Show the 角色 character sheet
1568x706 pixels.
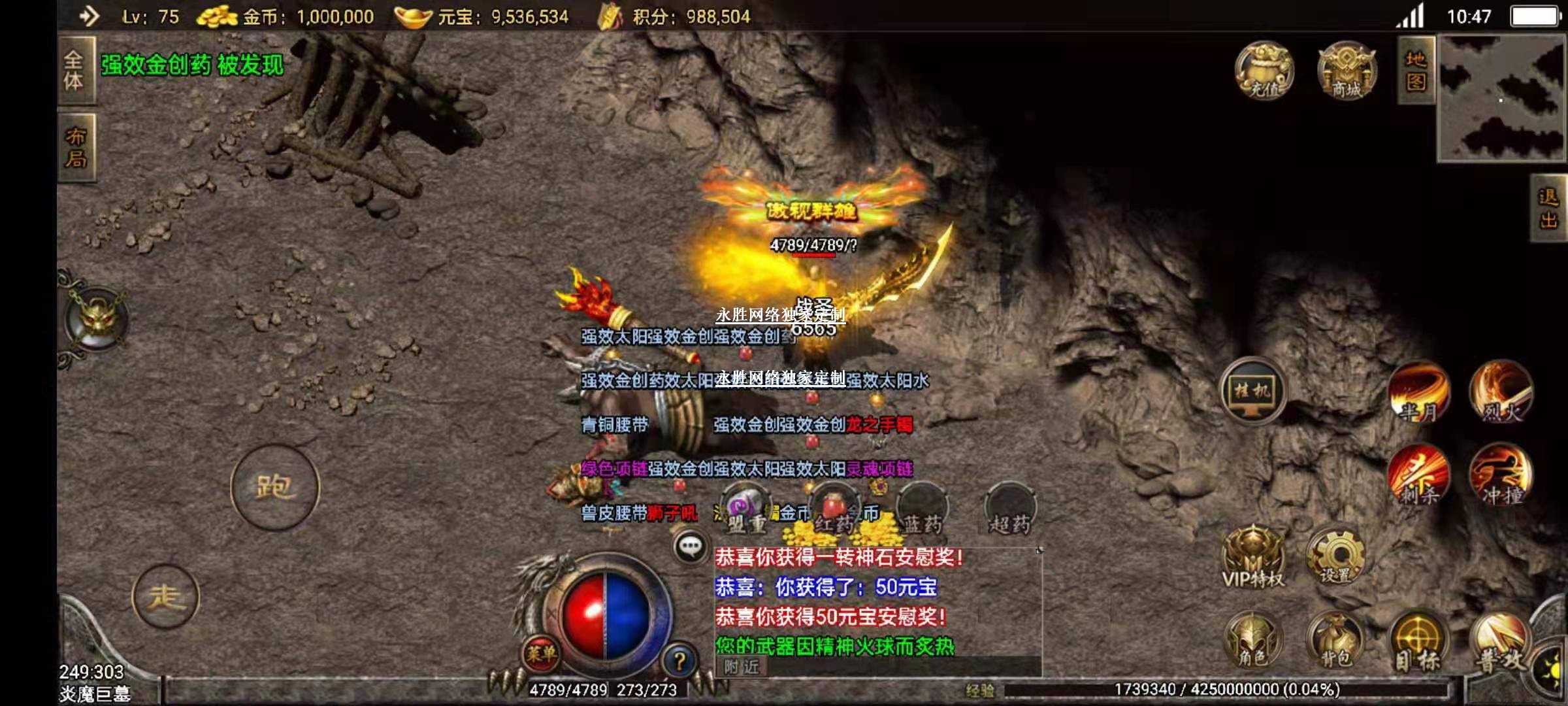(x=1253, y=641)
